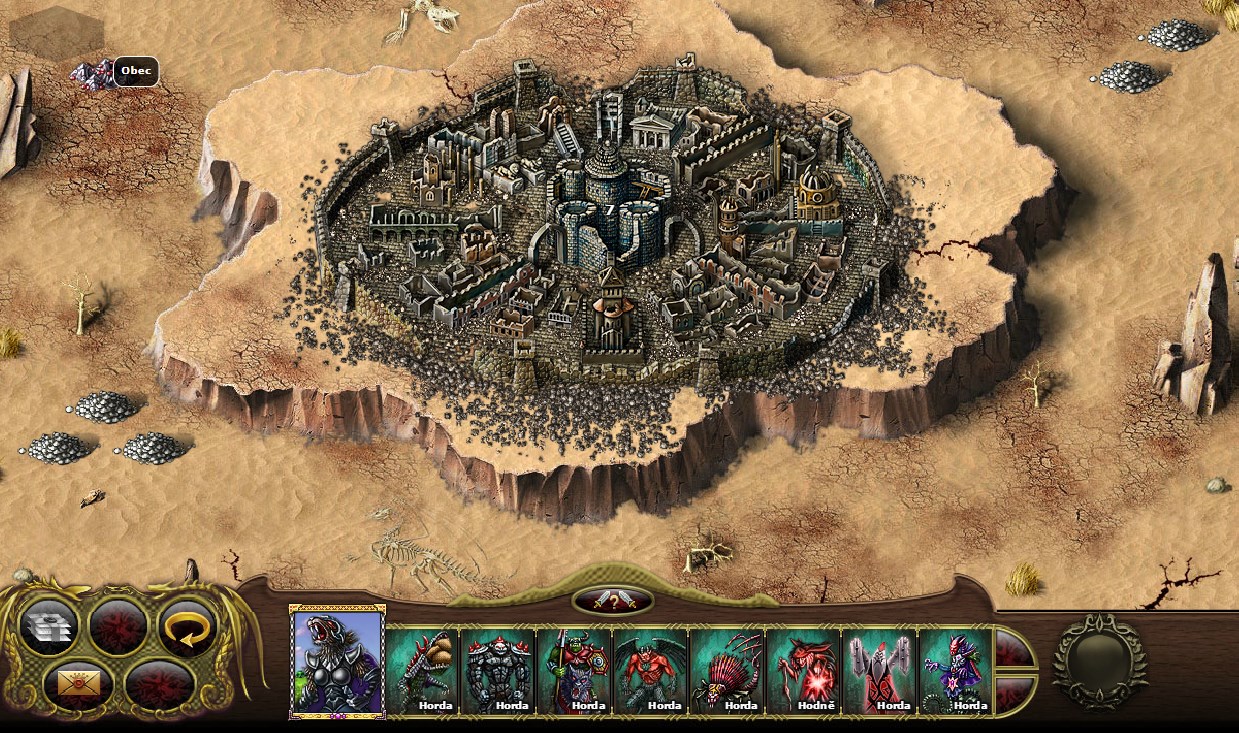
Task: Click the round leaf-framed medallion button
Action: point(1099,661)
